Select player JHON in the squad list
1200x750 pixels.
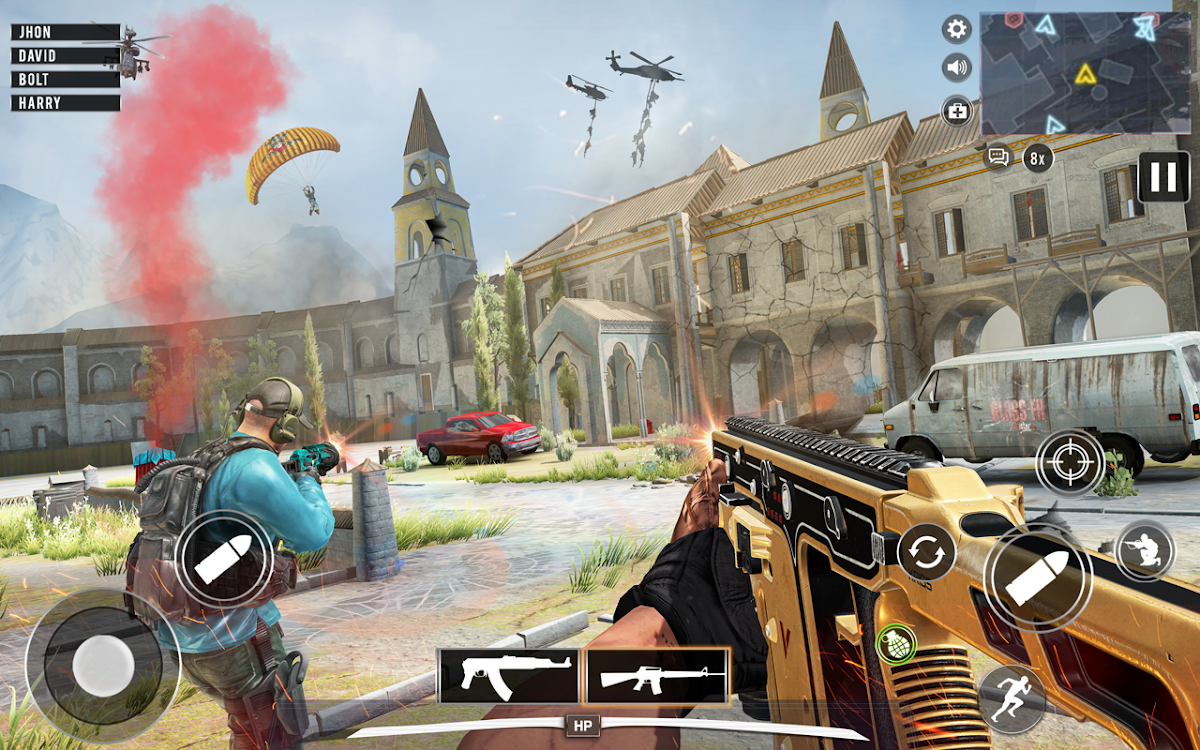coord(66,32)
